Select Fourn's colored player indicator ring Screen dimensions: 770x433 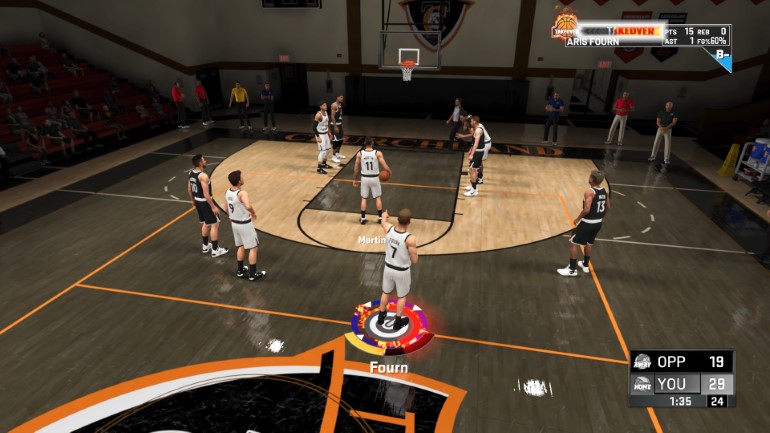click(391, 327)
